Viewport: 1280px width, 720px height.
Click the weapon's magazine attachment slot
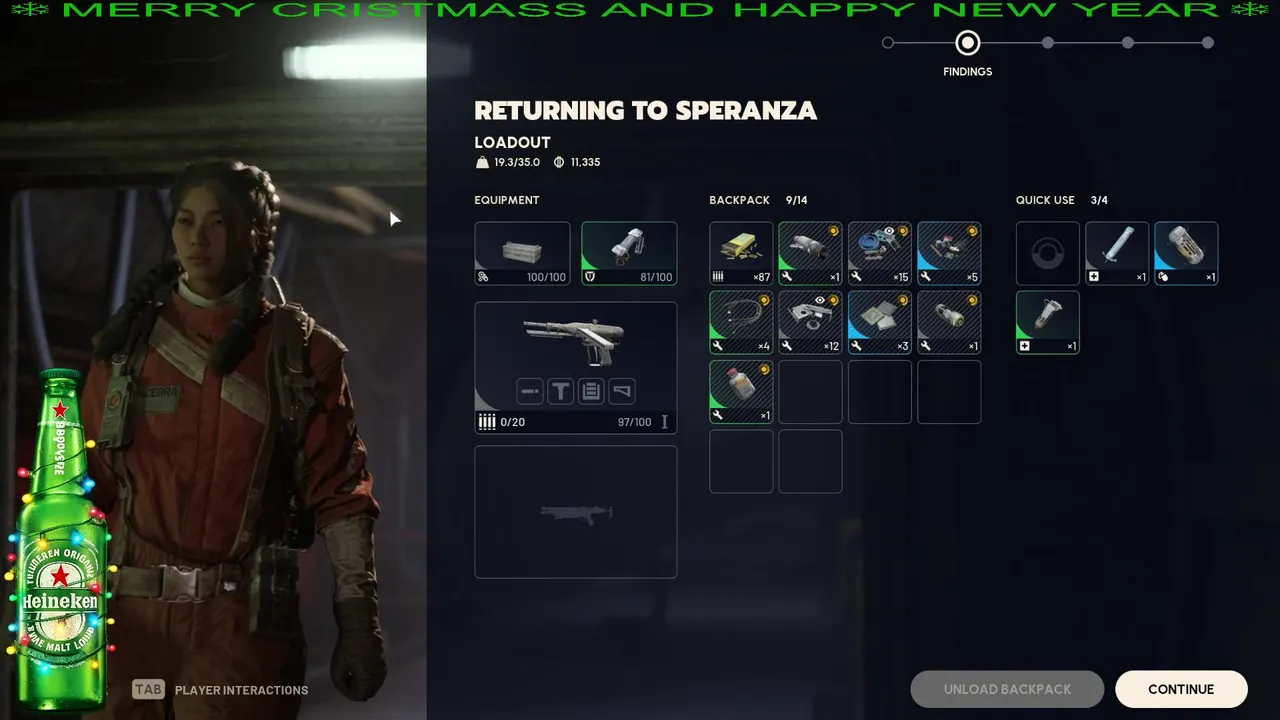591,391
